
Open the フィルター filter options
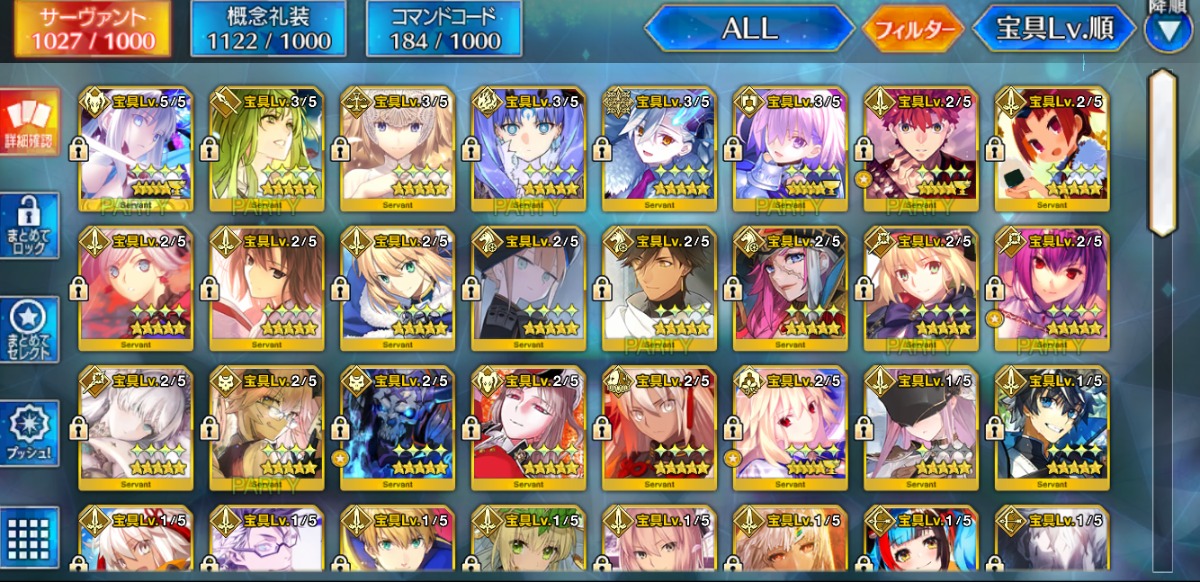[x=913, y=29]
